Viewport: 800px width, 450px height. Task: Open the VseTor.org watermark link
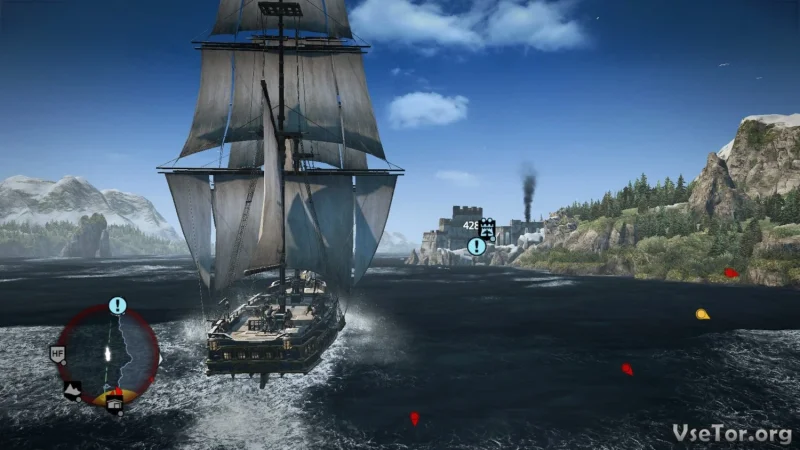tap(732, 433)
